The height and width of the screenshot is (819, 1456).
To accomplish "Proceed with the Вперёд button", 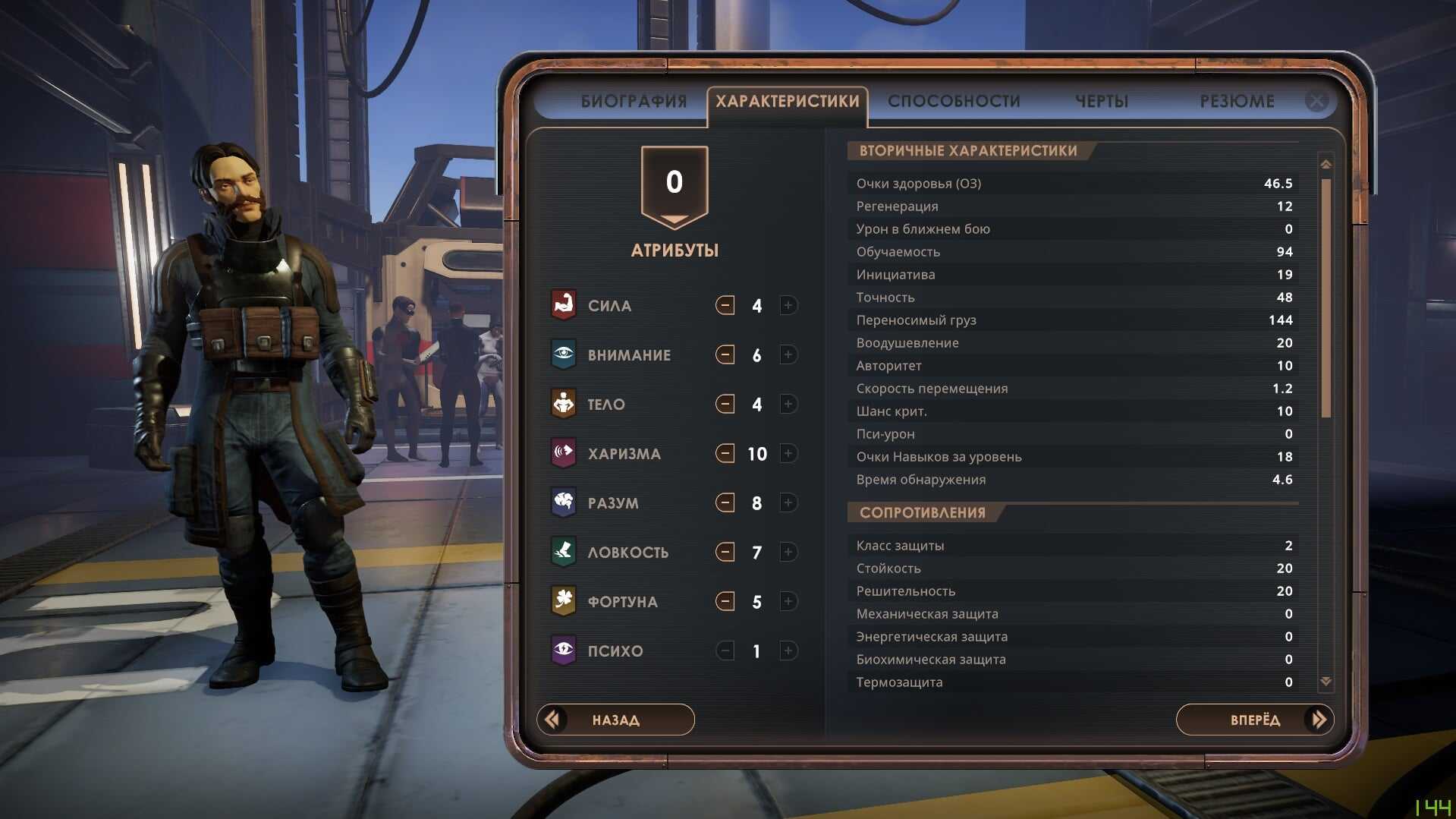I will [x=1255, y=720].
